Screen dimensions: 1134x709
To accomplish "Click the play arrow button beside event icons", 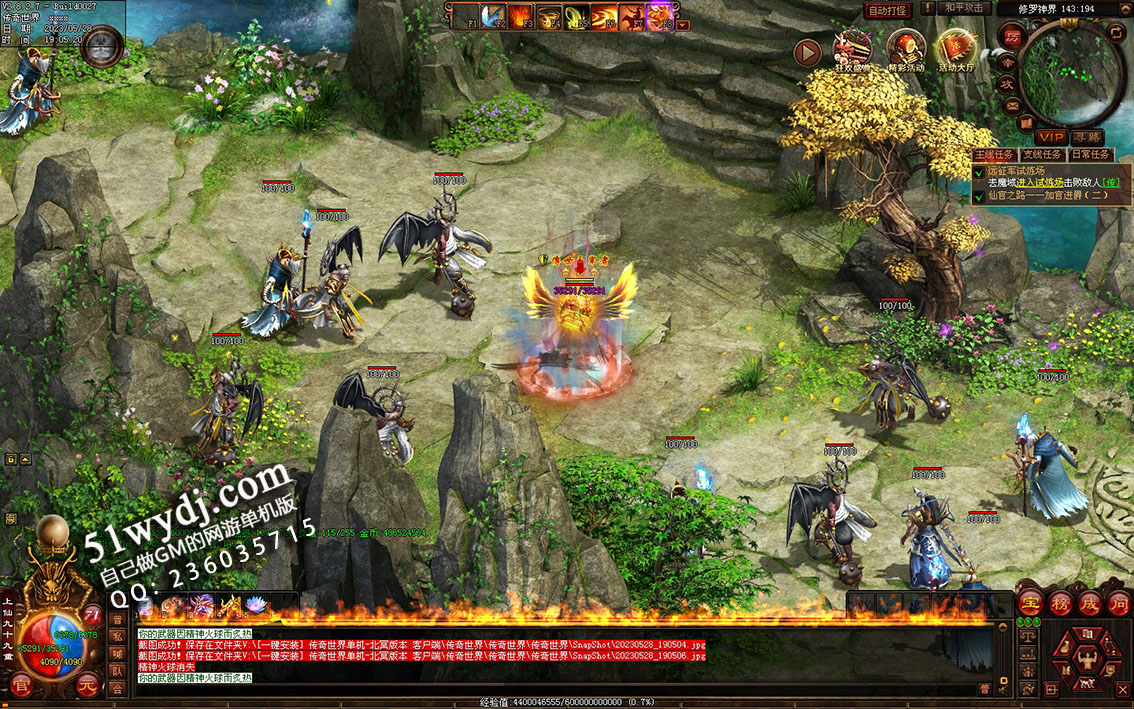I will [x=807, y=52].
